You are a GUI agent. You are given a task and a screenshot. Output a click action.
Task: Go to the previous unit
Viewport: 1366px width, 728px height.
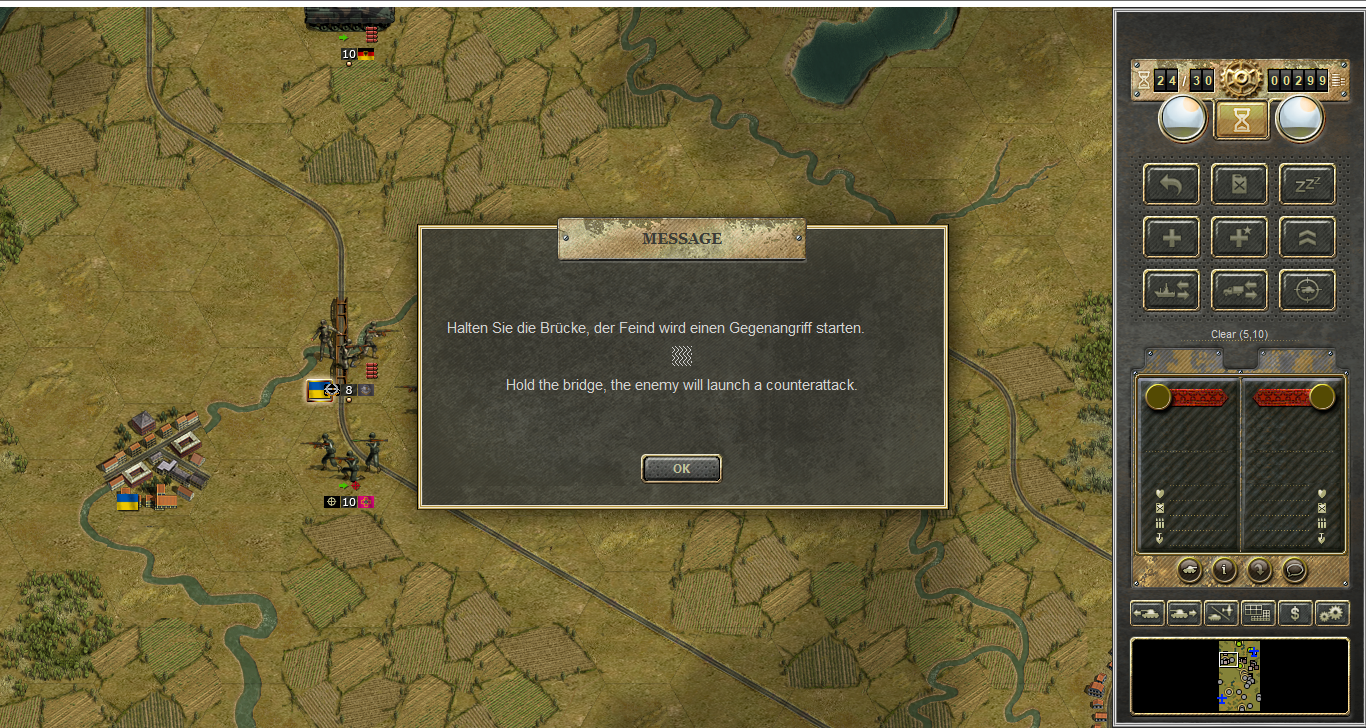point(1147,613)
